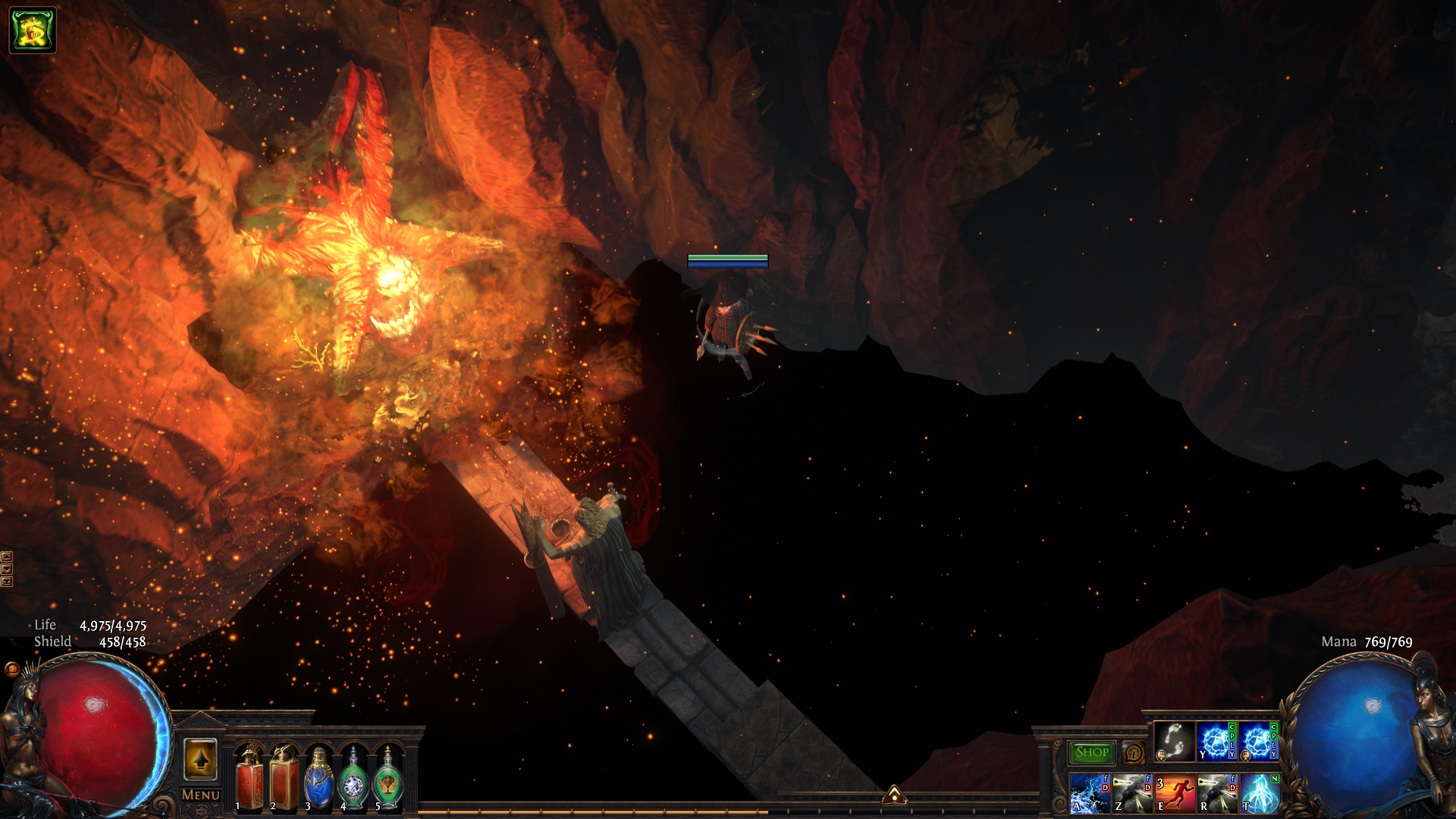Click the green buff icon

pos(33,30)
